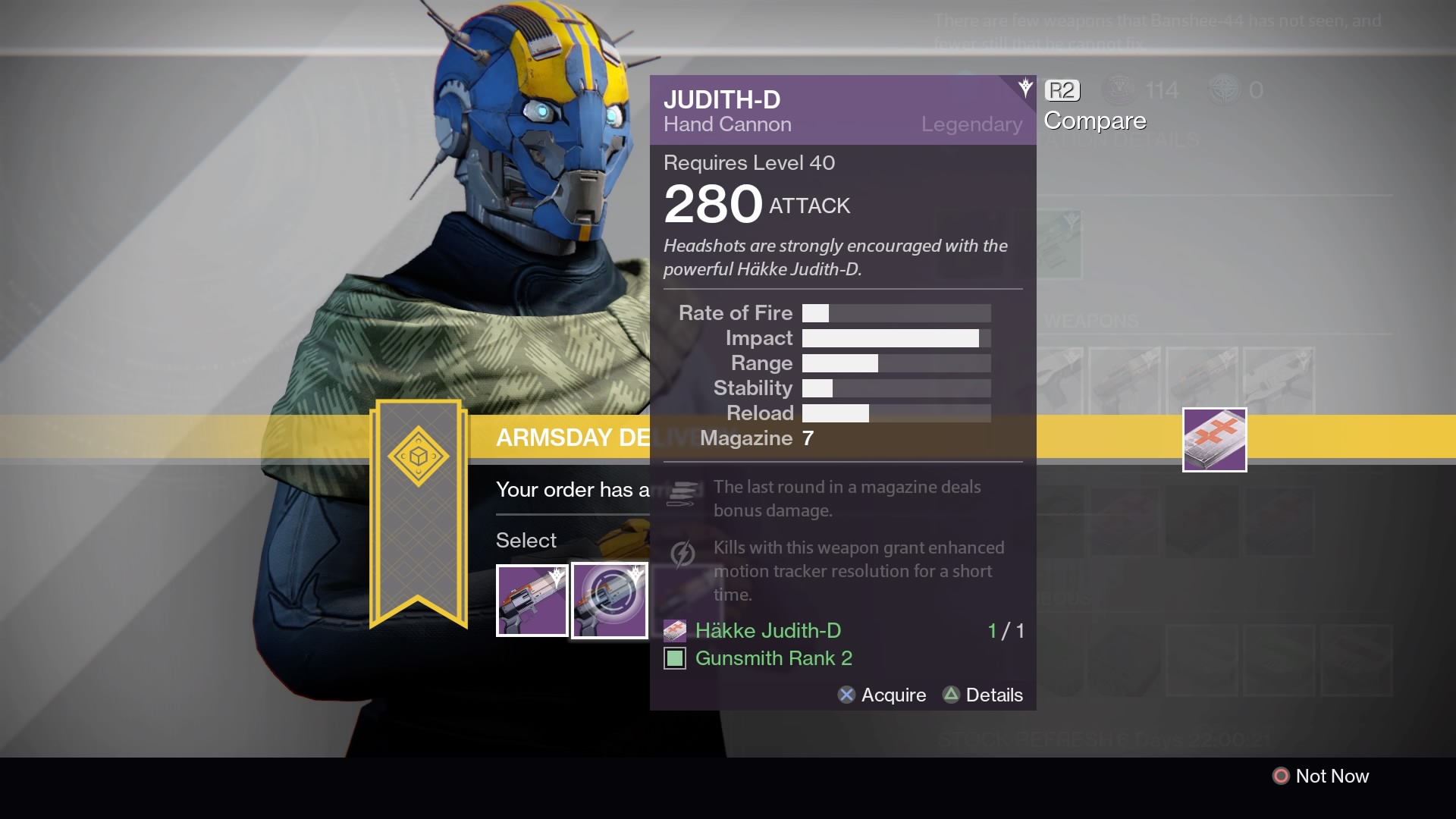Select the highlighted Judith-D weapon slot
This screenshot has height=819, width=1456.
coord(610,601)
